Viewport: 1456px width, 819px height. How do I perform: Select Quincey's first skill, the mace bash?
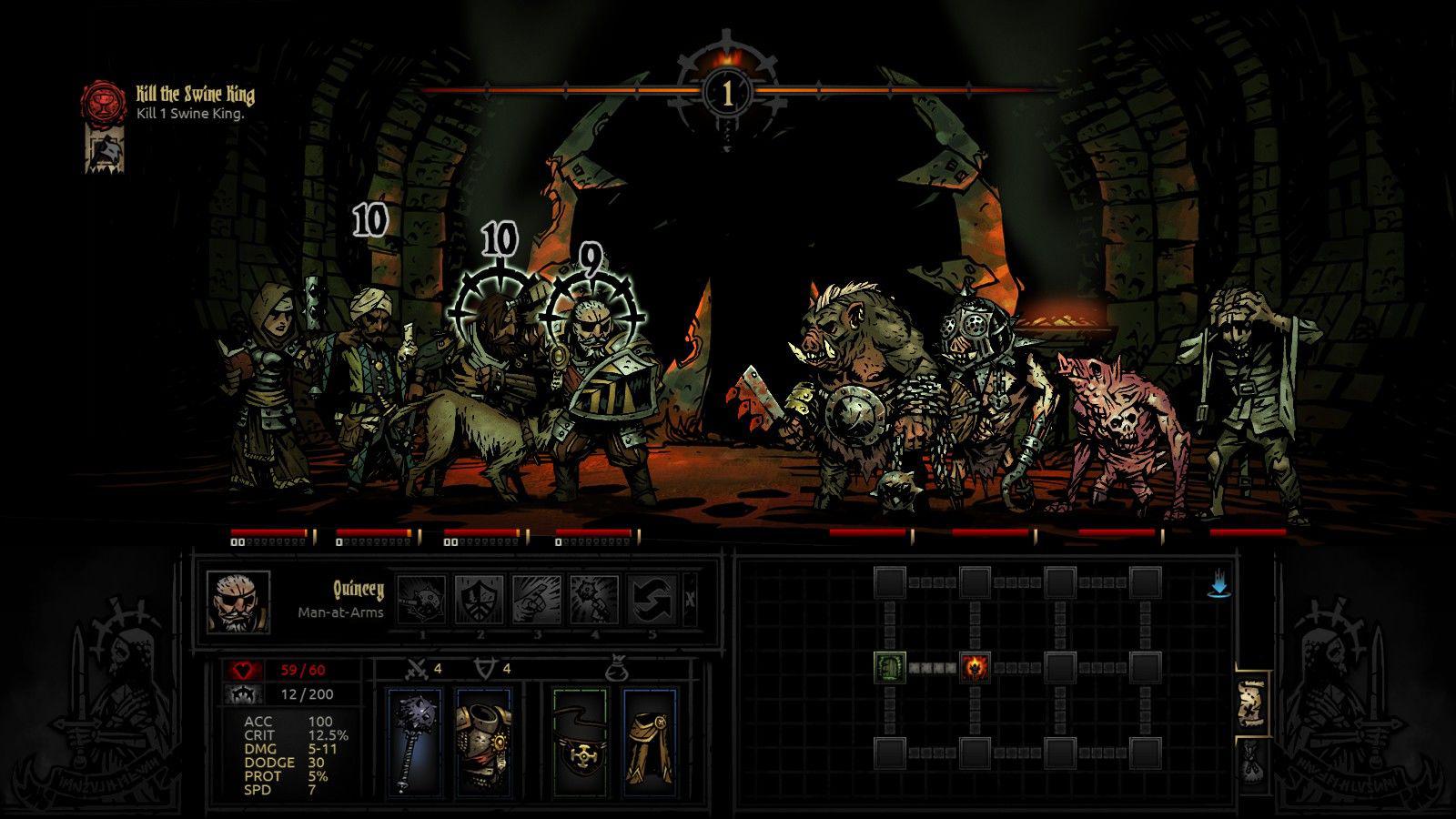tap(423, 596)
